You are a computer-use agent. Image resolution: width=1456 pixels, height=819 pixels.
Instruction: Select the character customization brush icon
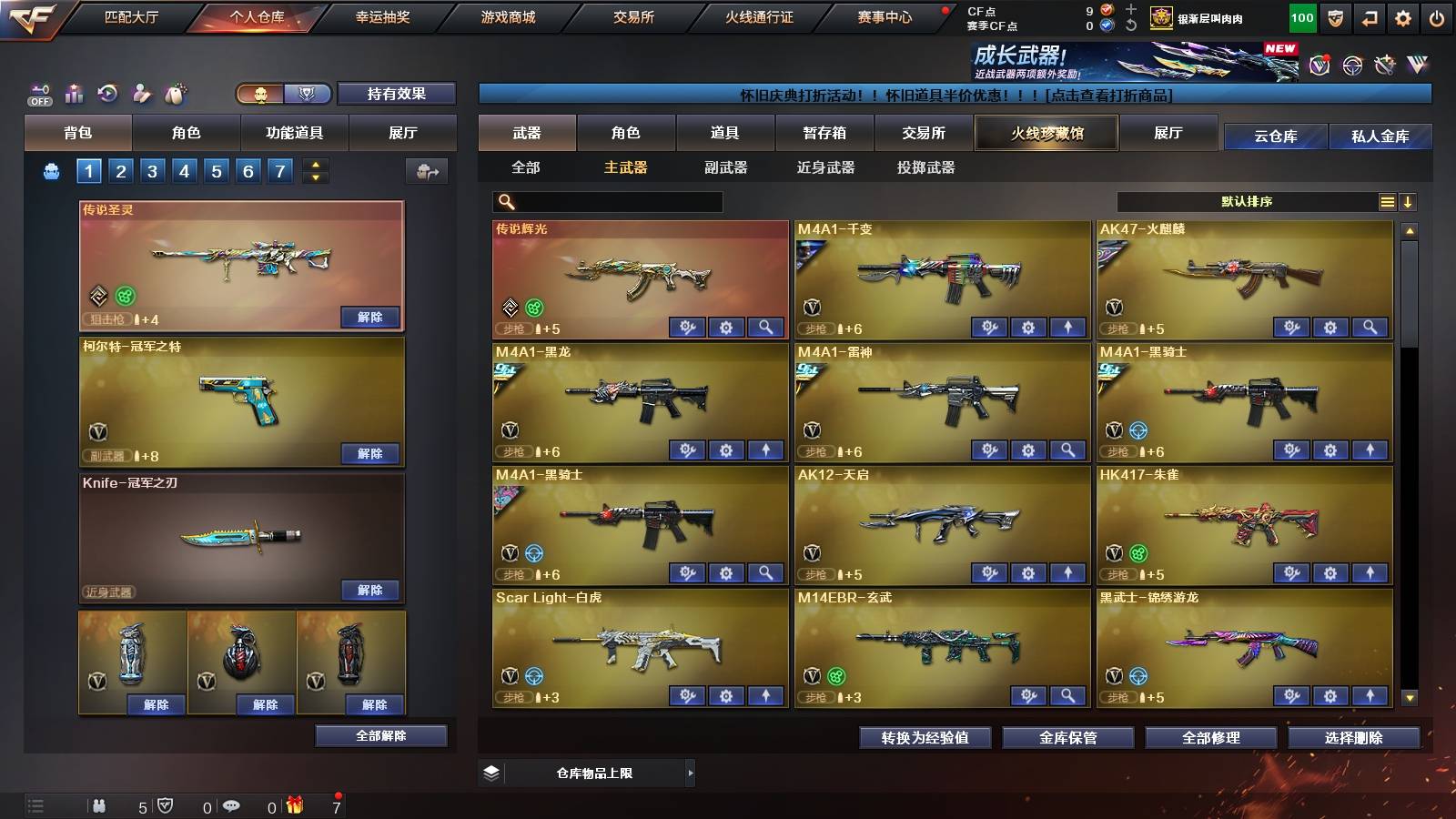point(141,93)
